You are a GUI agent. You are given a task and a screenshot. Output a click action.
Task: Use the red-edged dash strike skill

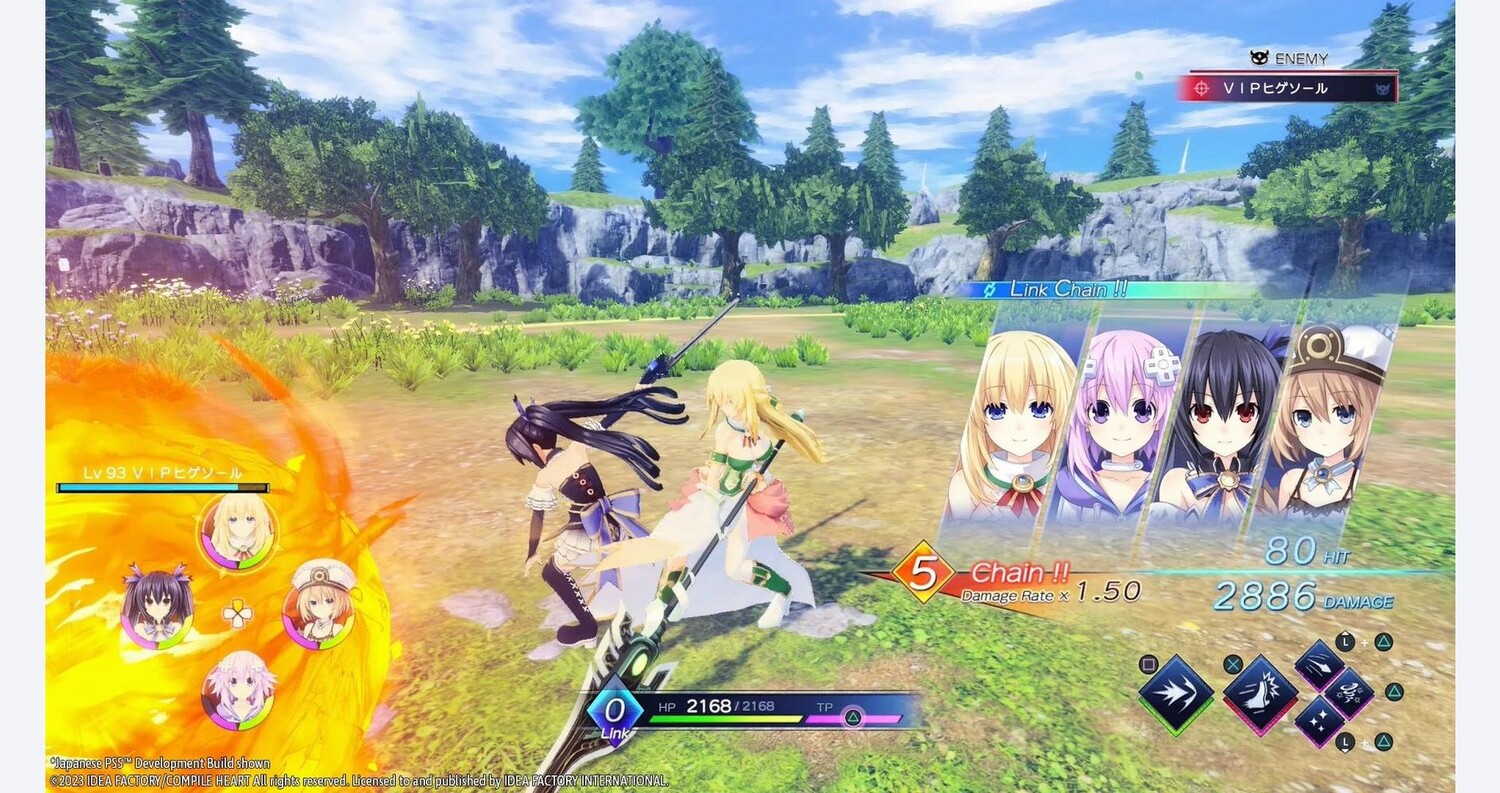coord(1260,693)
